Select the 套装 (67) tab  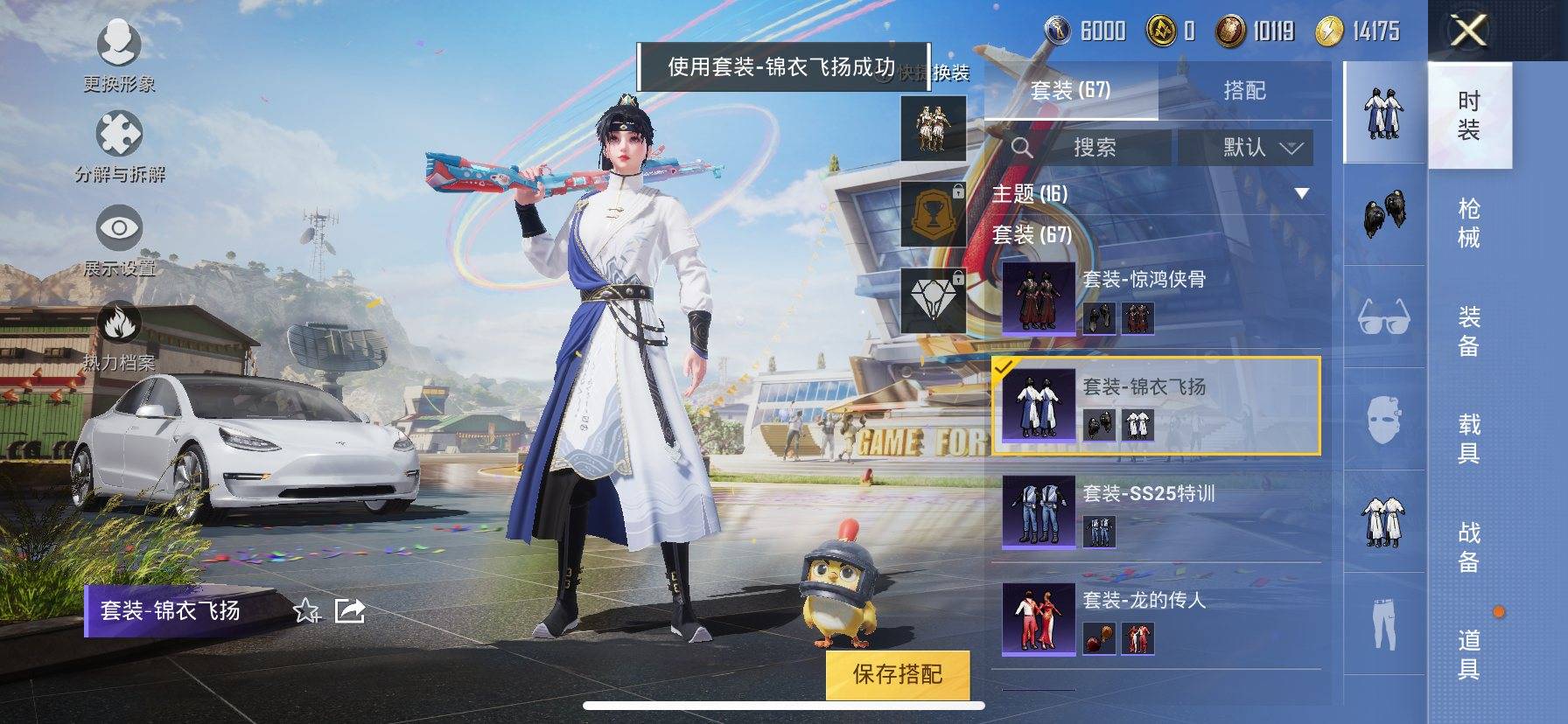[x=1070, y=90]
